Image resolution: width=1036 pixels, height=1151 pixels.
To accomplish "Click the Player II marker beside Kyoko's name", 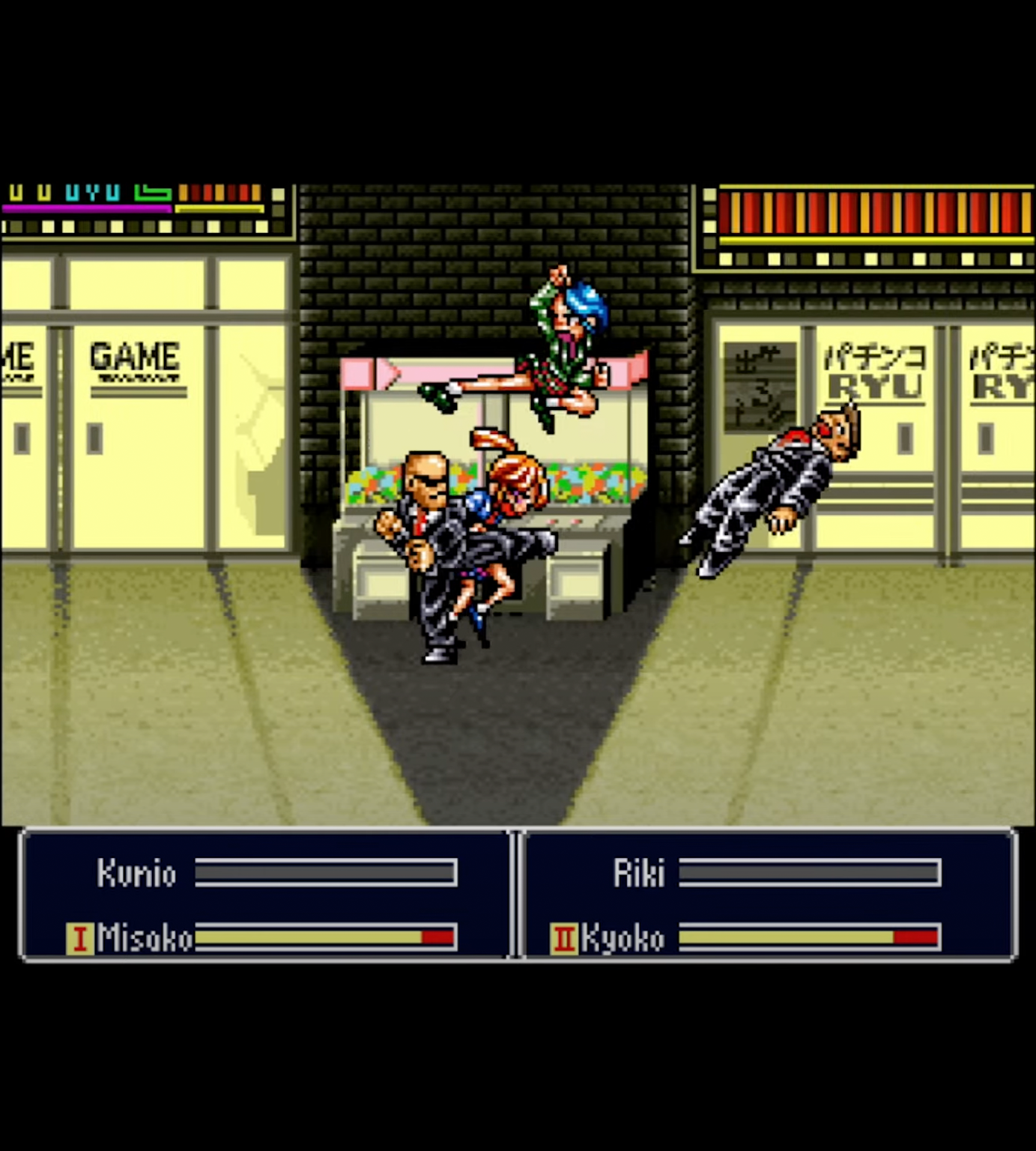I will (x=566, y=938).
